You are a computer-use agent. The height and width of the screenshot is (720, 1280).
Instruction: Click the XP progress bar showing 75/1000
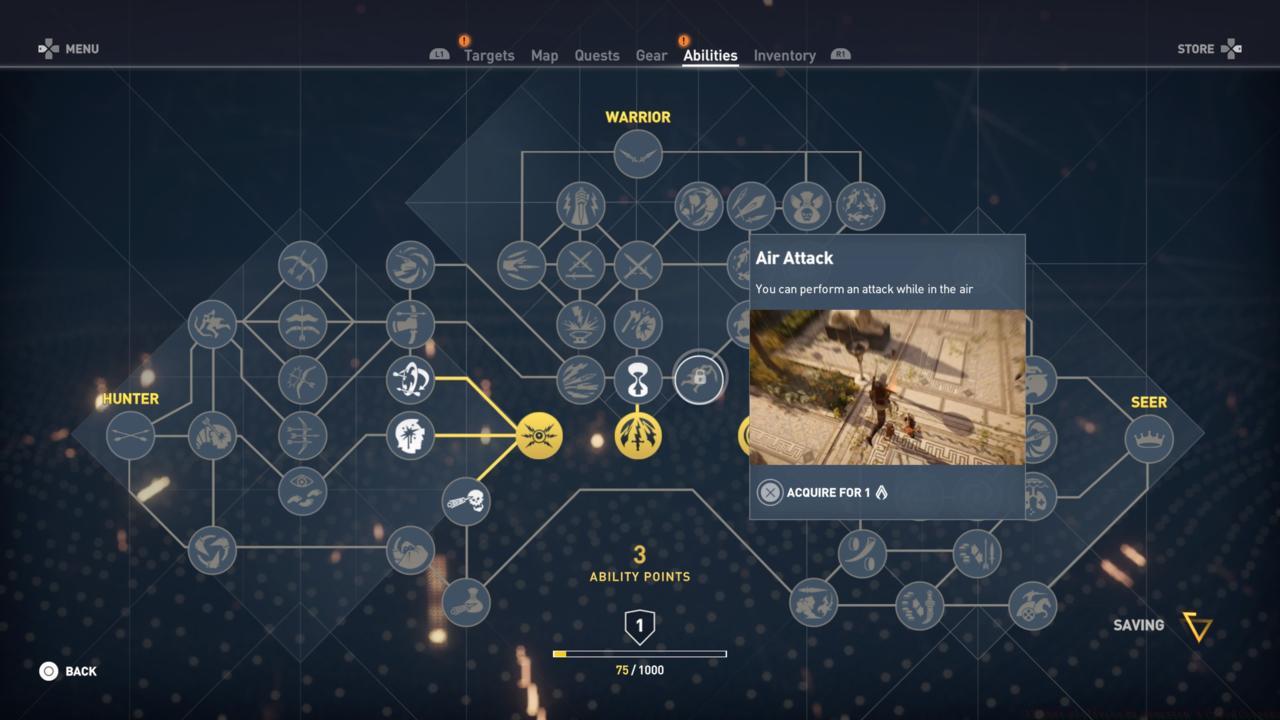click(640, 652)
